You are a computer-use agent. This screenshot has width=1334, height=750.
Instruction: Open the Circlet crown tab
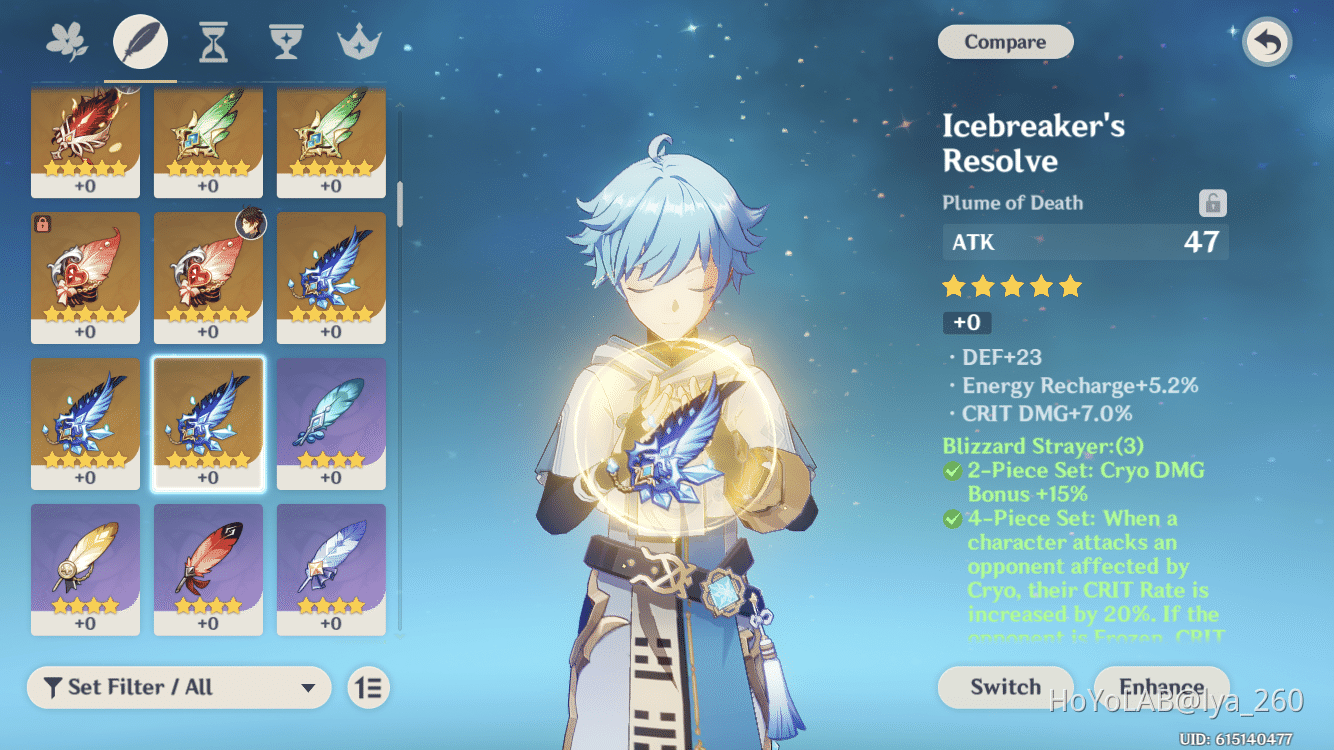pyautogui.click(x=359, y=43)
